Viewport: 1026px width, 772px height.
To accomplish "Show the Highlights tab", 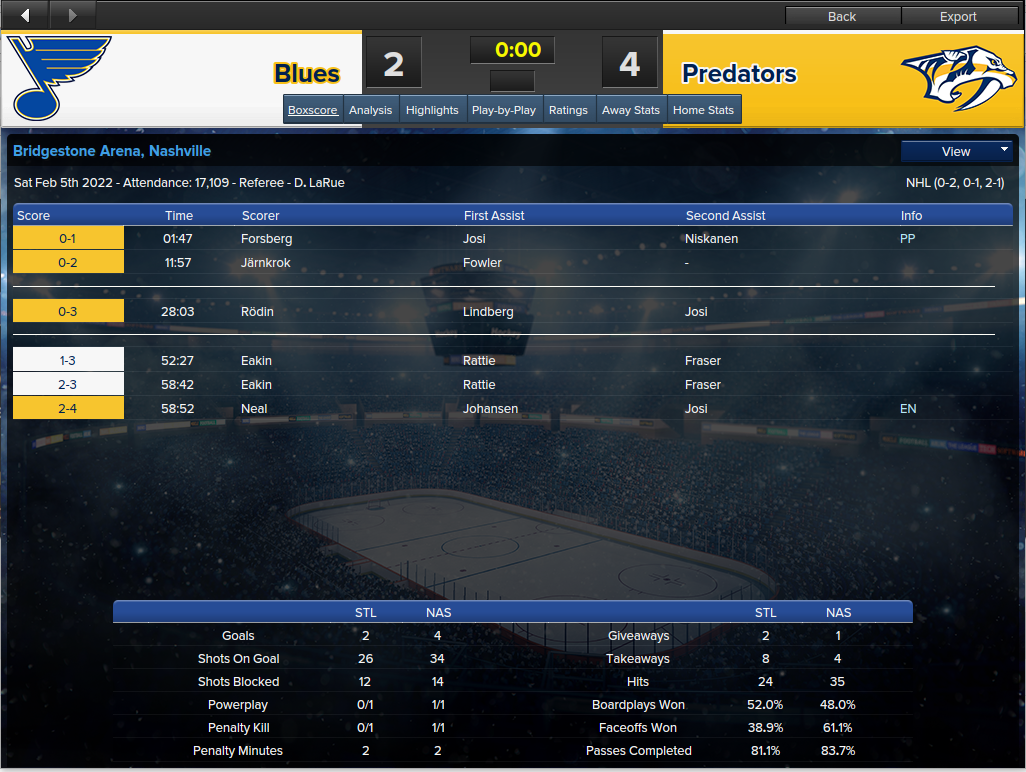I will (432, 110).
